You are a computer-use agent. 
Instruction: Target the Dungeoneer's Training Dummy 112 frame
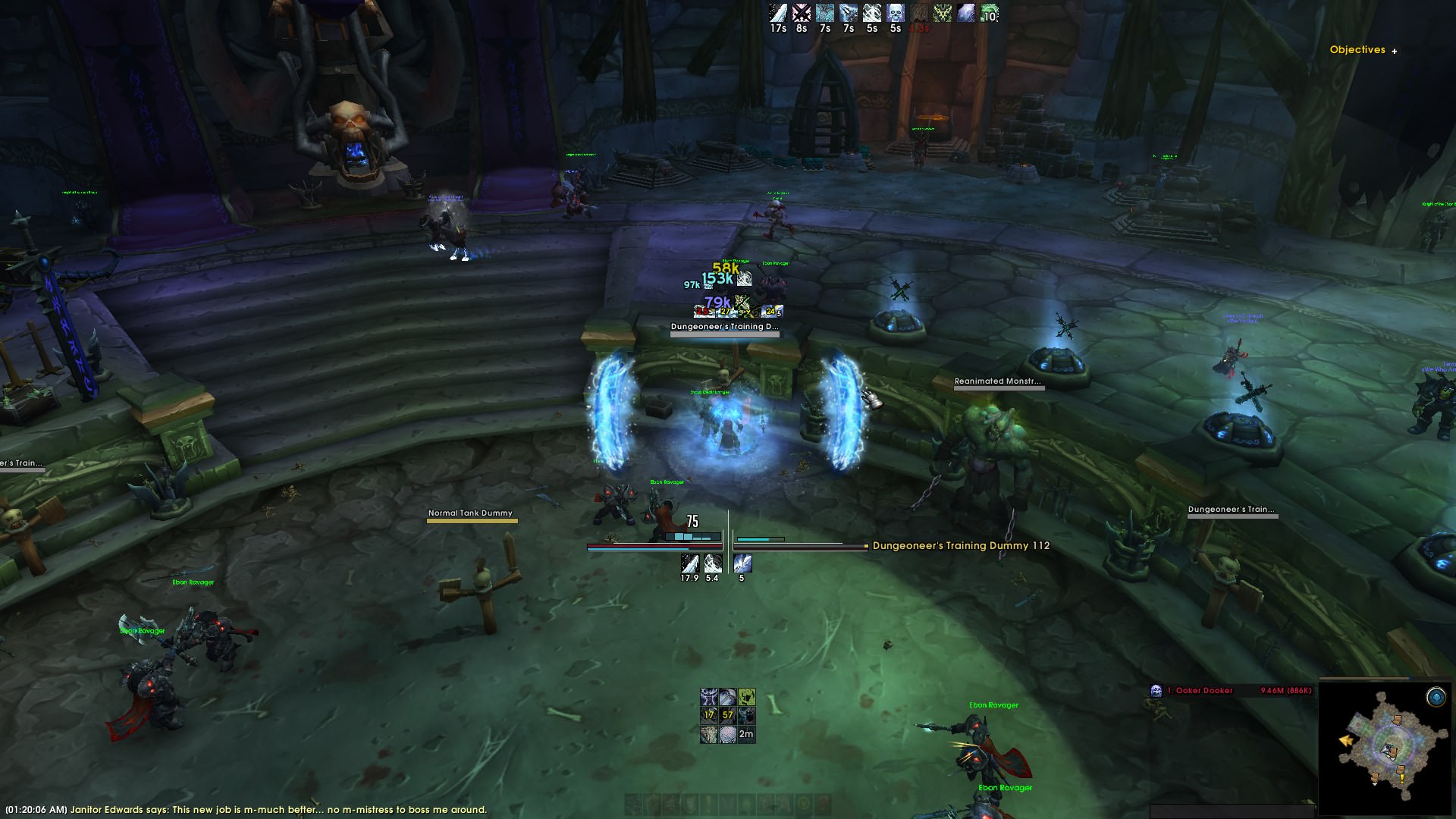pyautogui.click(x=960, y=545)
